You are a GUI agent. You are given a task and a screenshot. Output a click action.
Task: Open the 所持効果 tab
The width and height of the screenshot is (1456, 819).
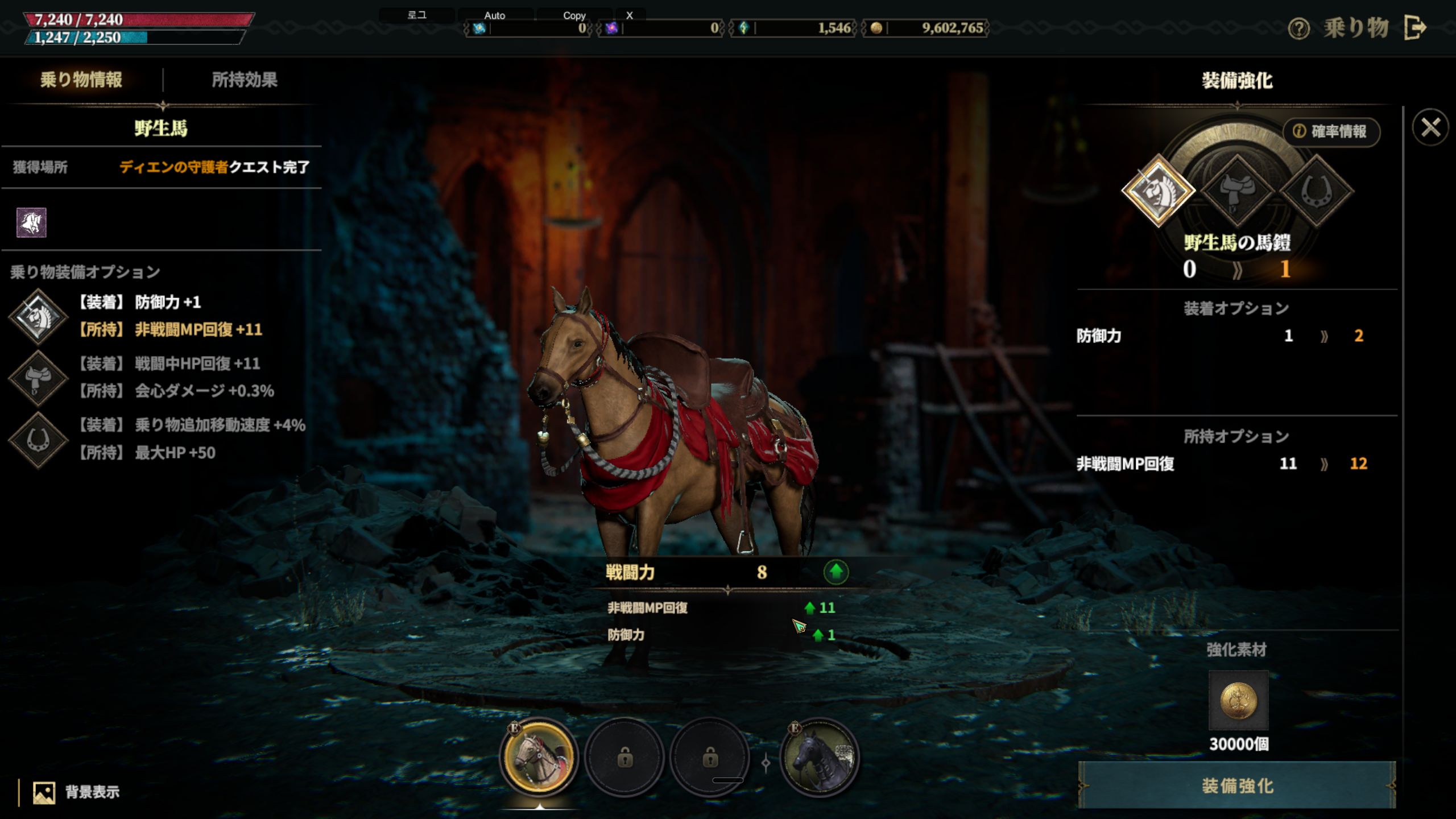click(245, 80)
